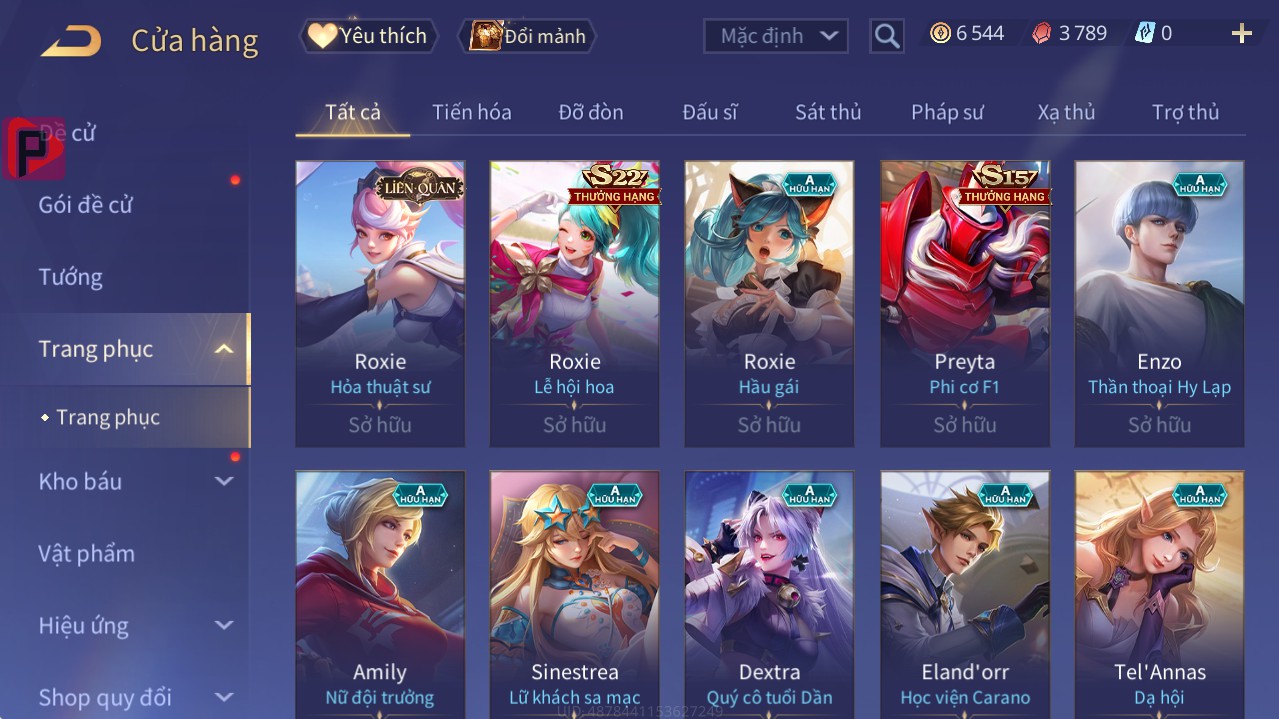Open the Vật phẩm section

coord(86,553)
